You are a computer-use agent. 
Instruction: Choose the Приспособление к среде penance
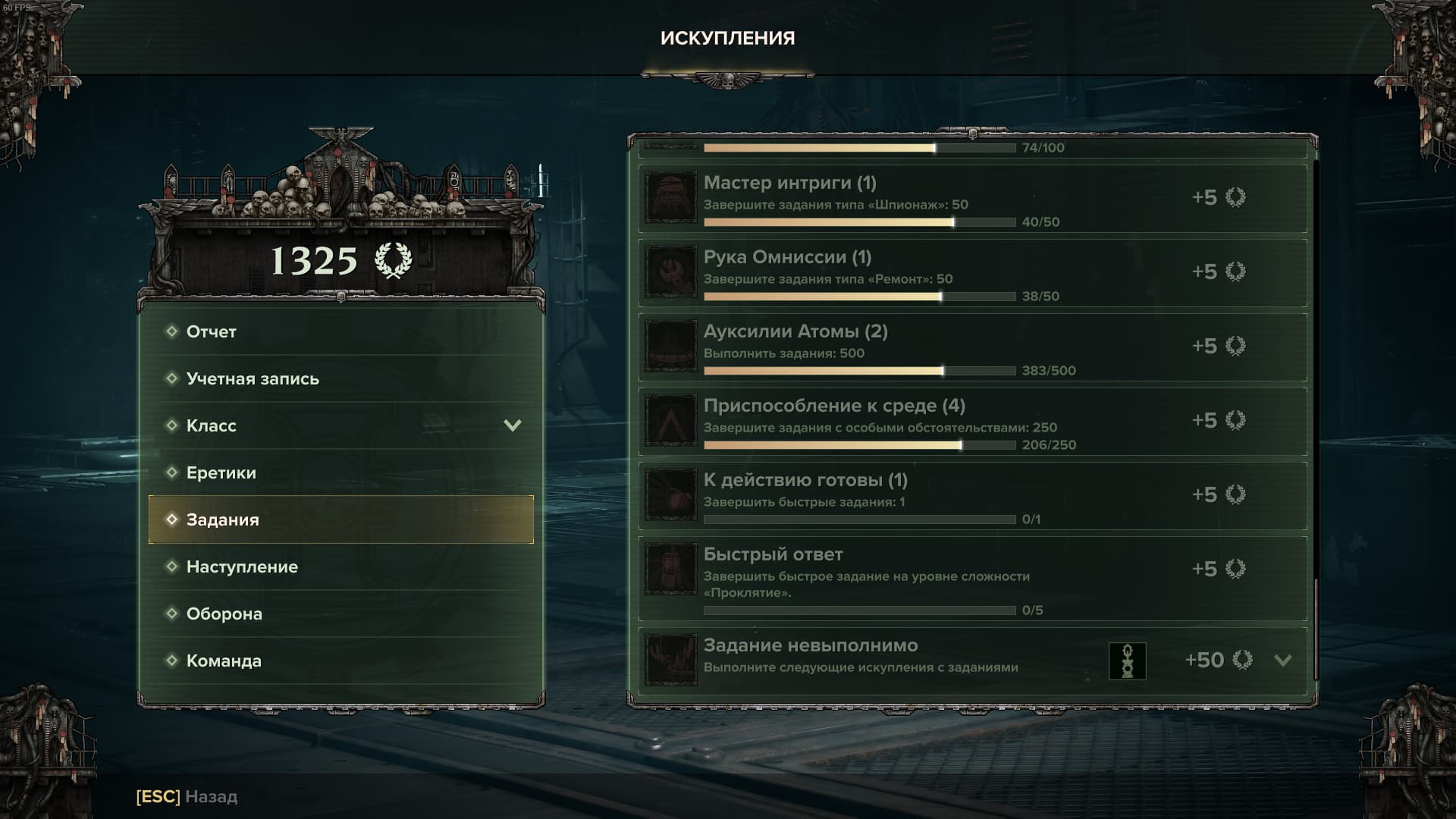click(972, 422)
